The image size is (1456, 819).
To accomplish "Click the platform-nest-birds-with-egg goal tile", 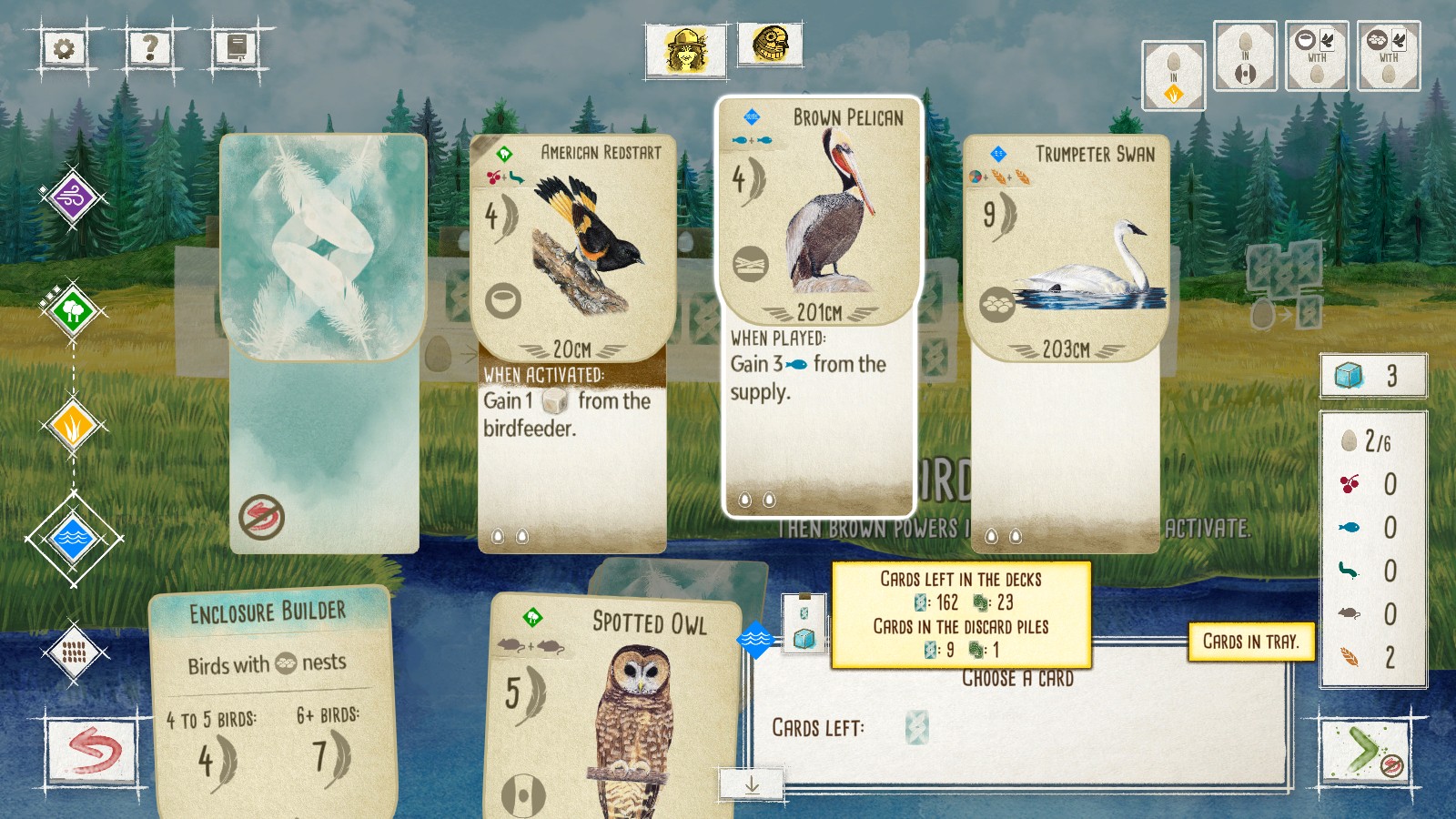I will (x=1387, y=56).
